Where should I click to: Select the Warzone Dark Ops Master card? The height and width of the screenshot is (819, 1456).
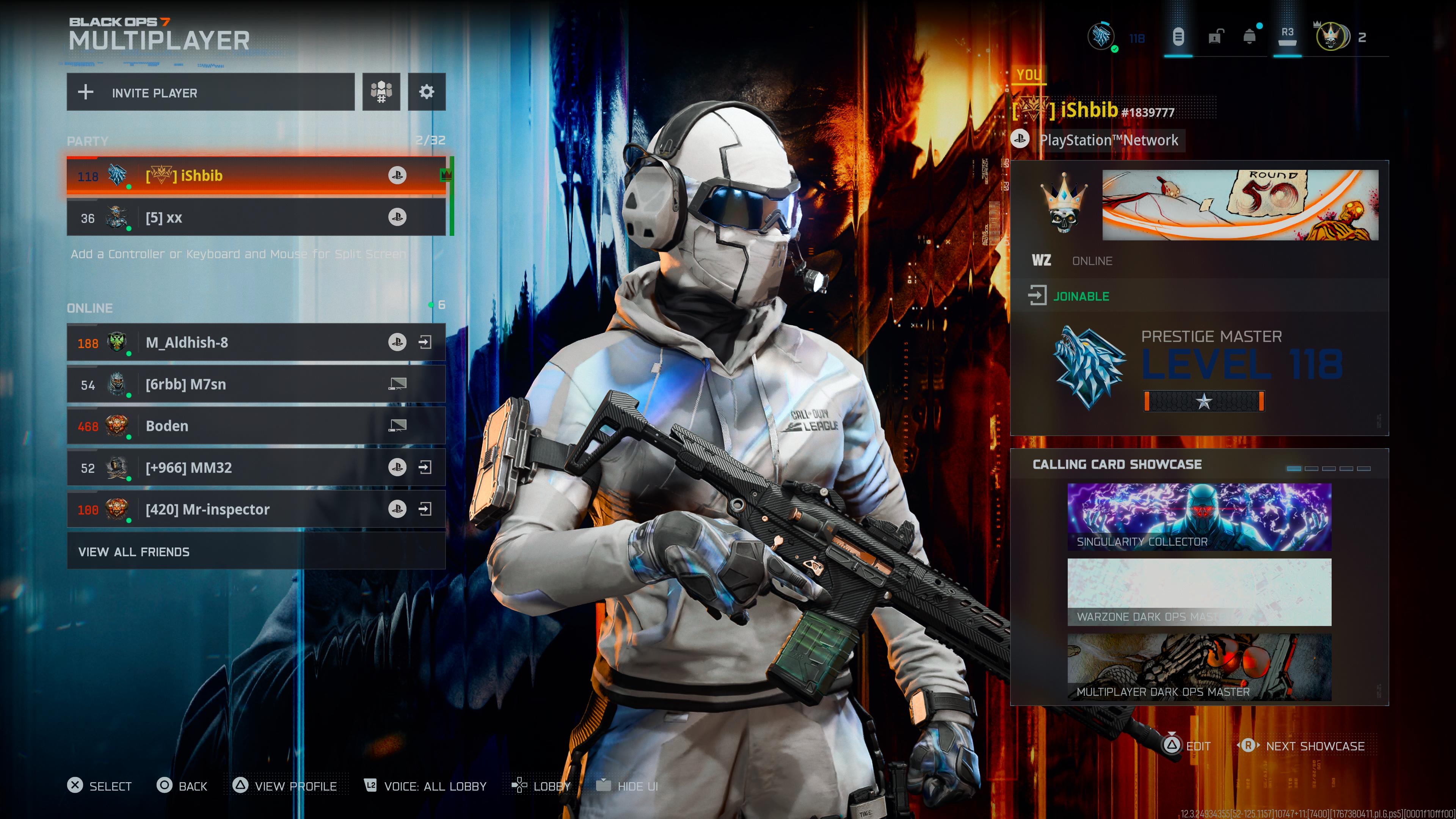[x=1199, y=592]
